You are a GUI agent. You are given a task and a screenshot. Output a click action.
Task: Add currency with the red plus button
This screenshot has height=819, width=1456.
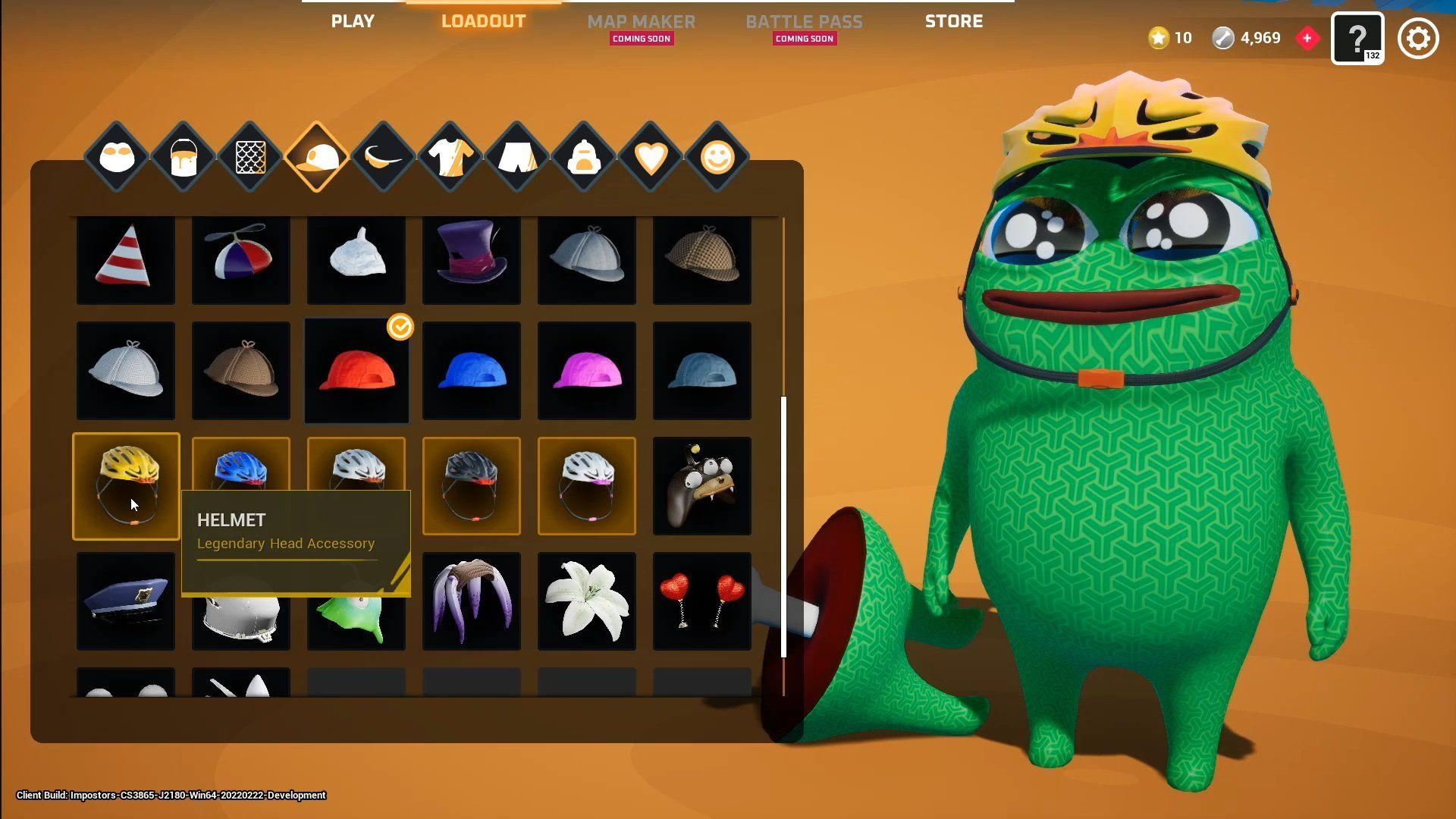(1307, 38)
